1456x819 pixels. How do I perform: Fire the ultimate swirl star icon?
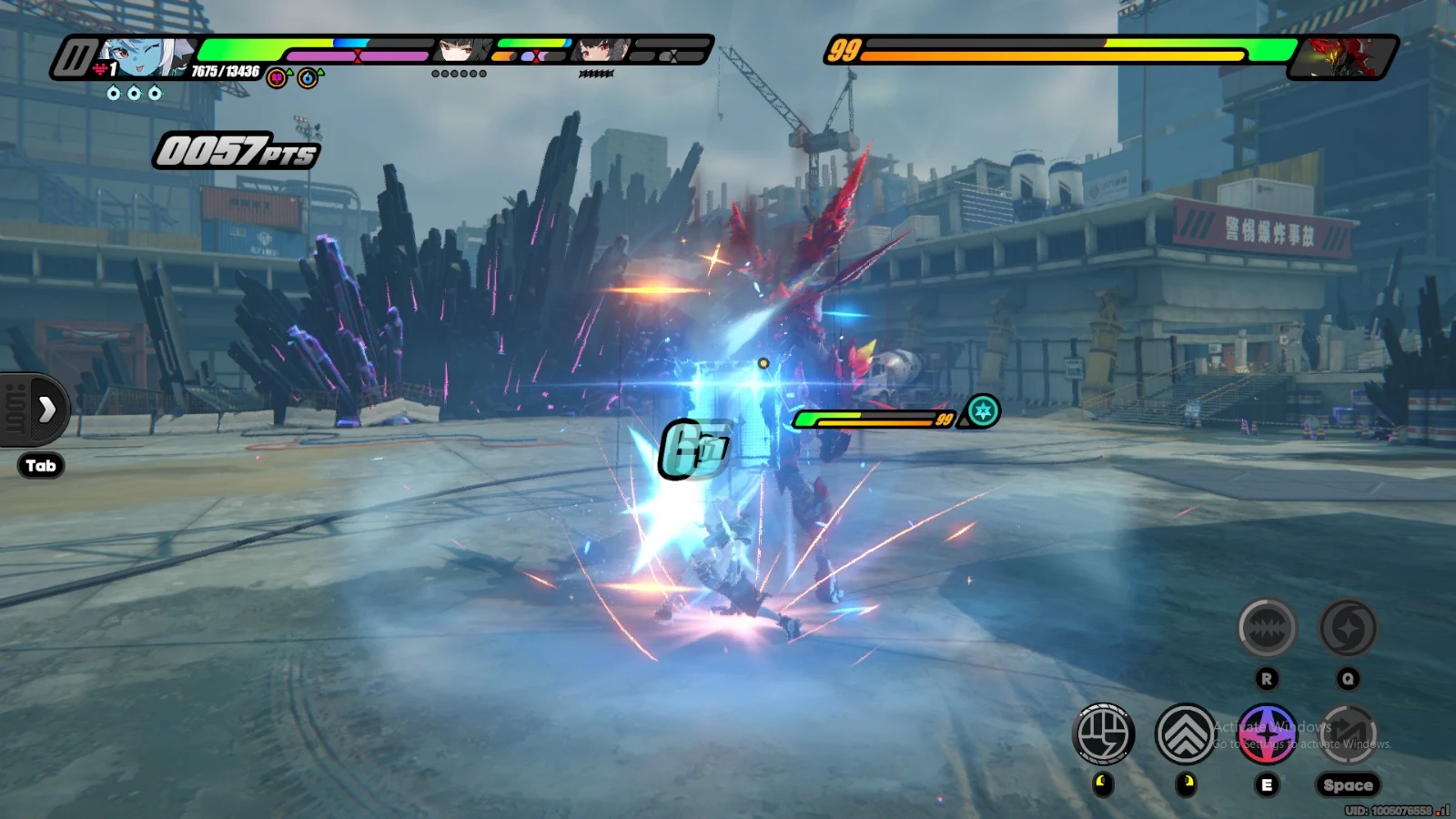pos(1348,628)
